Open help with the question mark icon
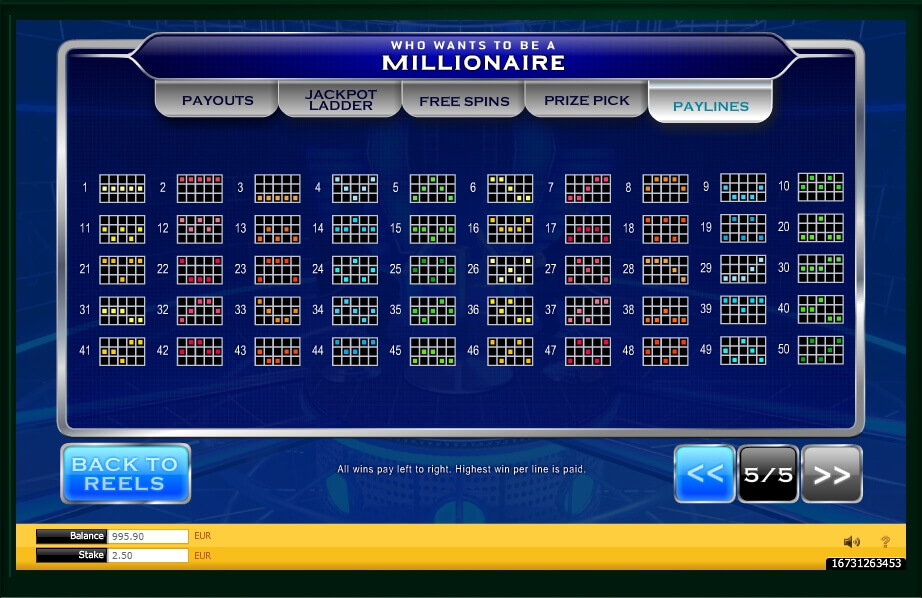The width and height of the screenshot is (922, 598). point(885,542)
